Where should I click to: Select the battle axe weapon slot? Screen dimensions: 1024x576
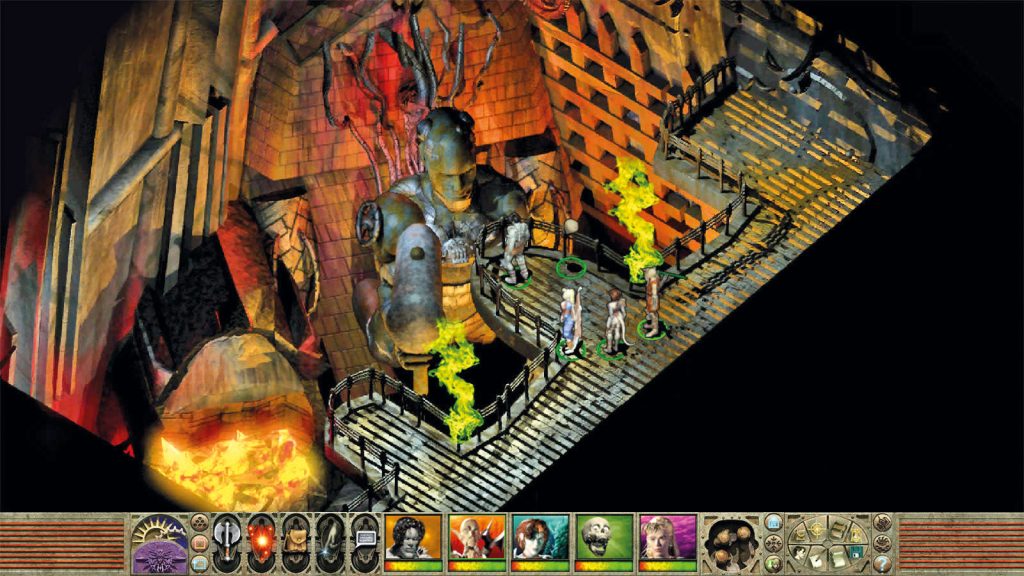[227, 541]
